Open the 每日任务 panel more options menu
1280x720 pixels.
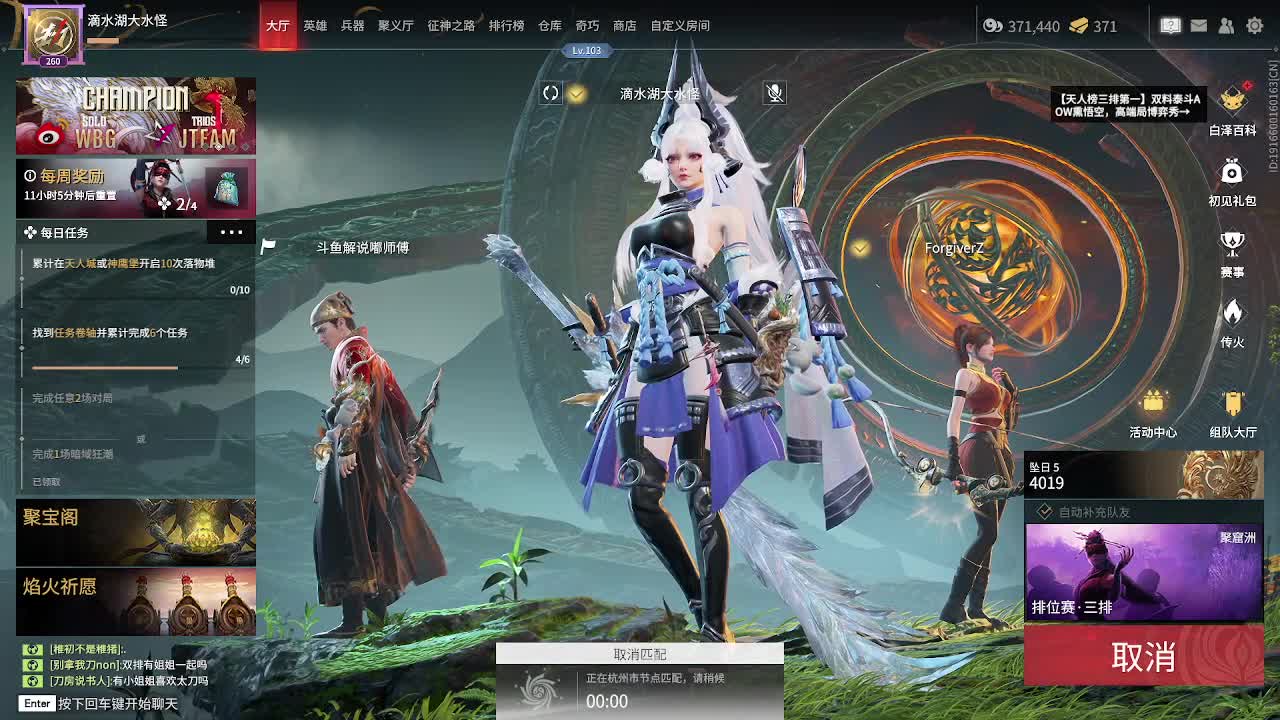pos(232,231)
